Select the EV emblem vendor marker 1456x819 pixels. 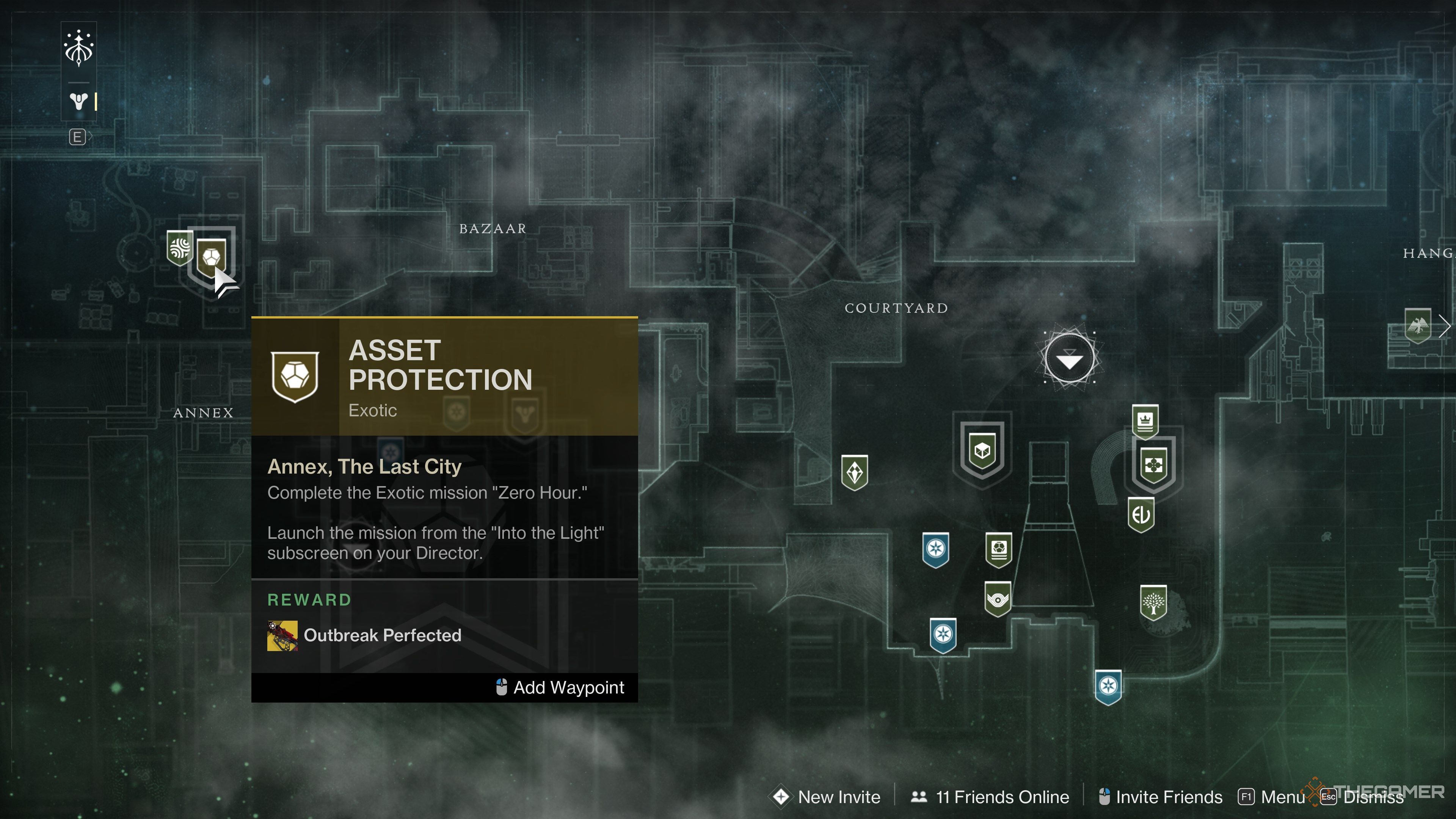pos(1141,515)
